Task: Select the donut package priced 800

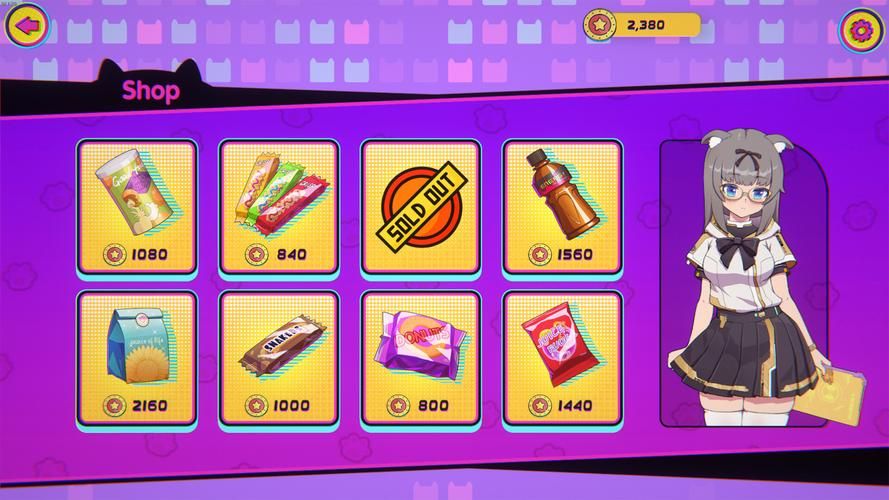Action: point(421,356)
